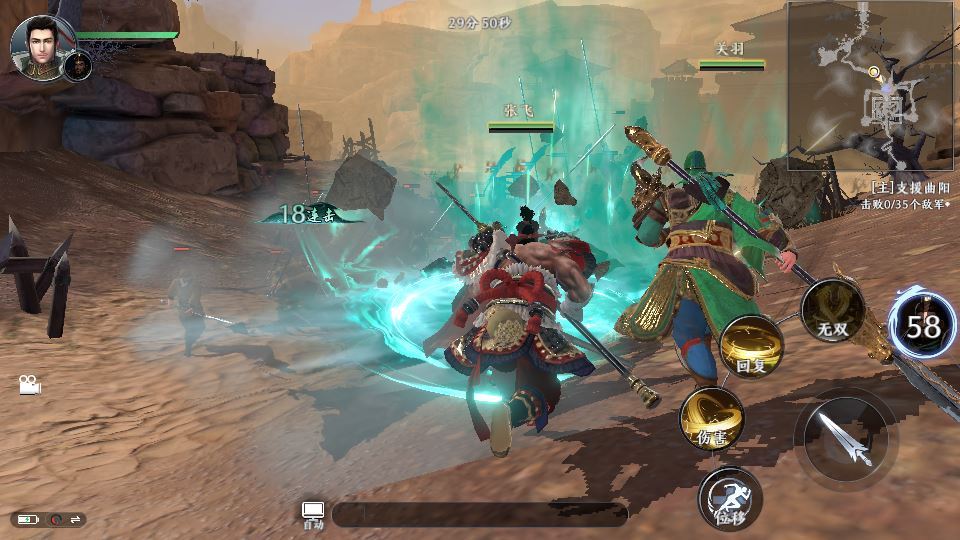Hit the sword basic attack button
960x540 pixels.
click(845, 438)
